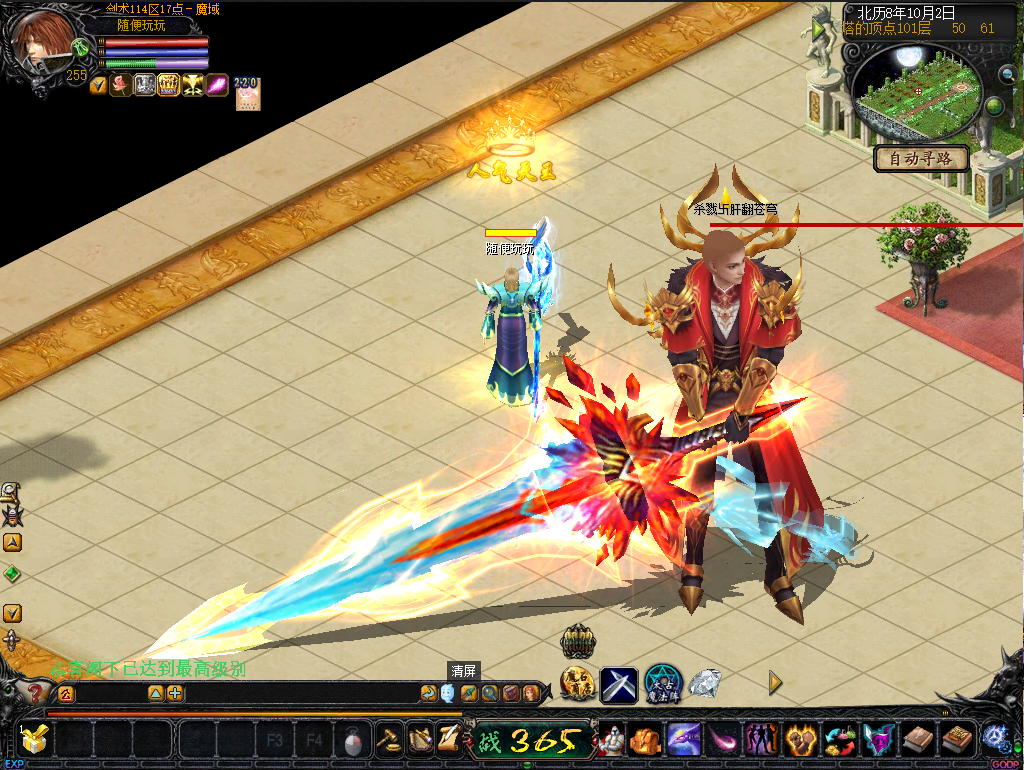Select the golden crown buff icon
Screen dimensions: 1024x770
click(x=168, y=86)
